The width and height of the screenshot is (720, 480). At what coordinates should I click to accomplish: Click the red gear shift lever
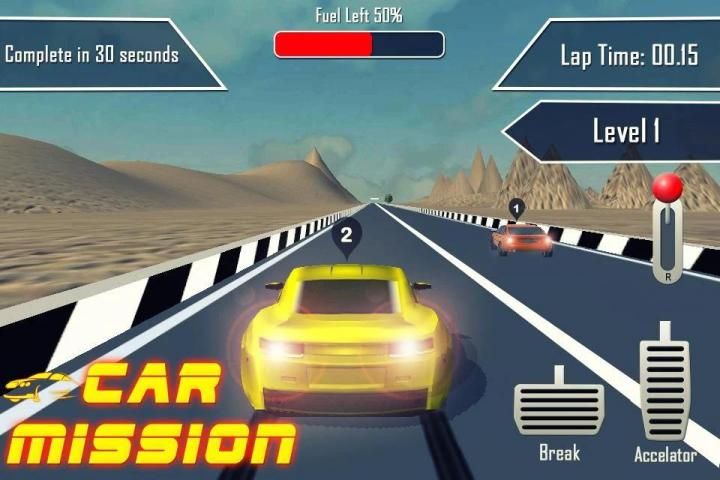[x=667, y=189]
